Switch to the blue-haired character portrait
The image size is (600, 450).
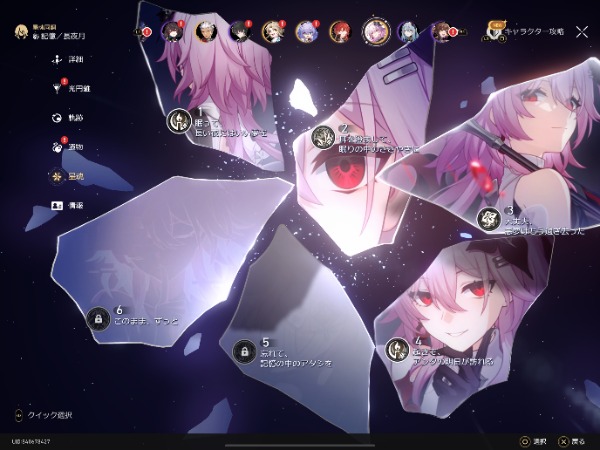click(x=306, y=32)
